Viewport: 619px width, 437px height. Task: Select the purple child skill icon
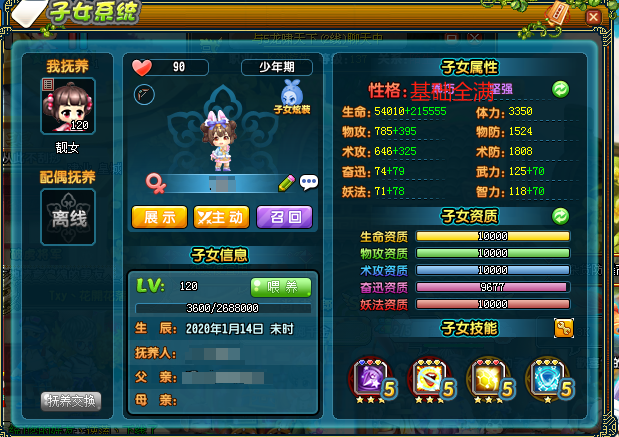[x=365, y=376]
